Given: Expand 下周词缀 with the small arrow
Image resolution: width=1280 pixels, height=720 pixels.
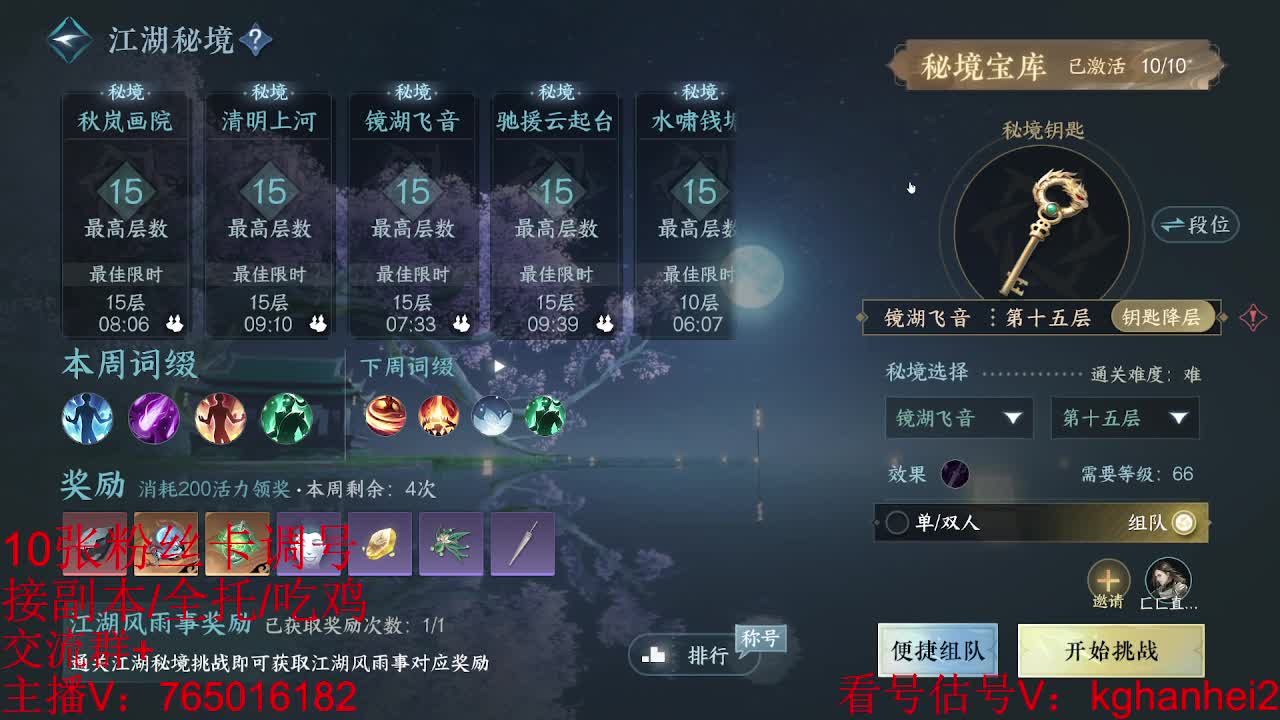Looking at the screenshot, I should [x=497, y=366].
